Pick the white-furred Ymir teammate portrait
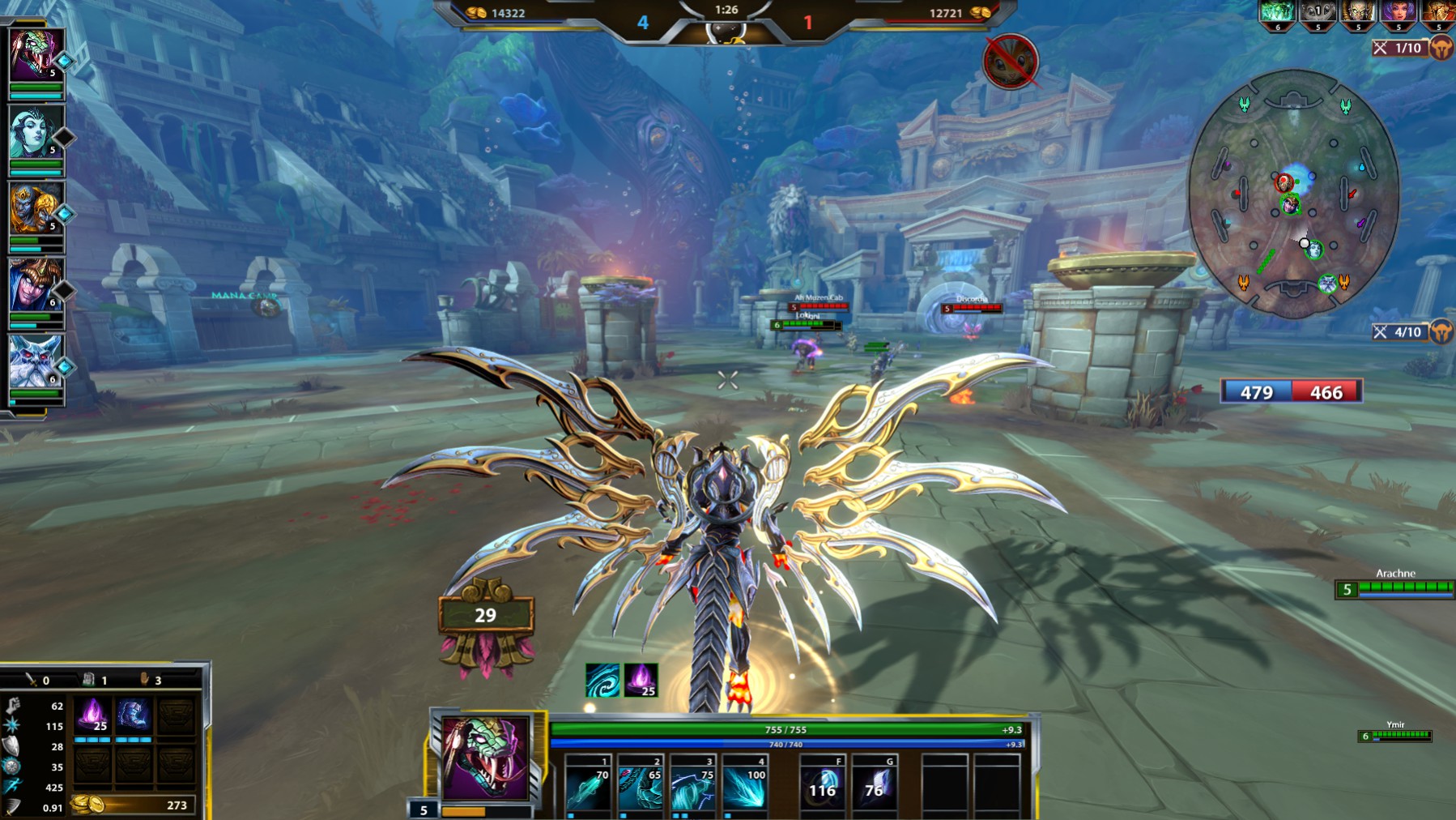The width and height of the screenshot is (1456, 820). (33, 362)
